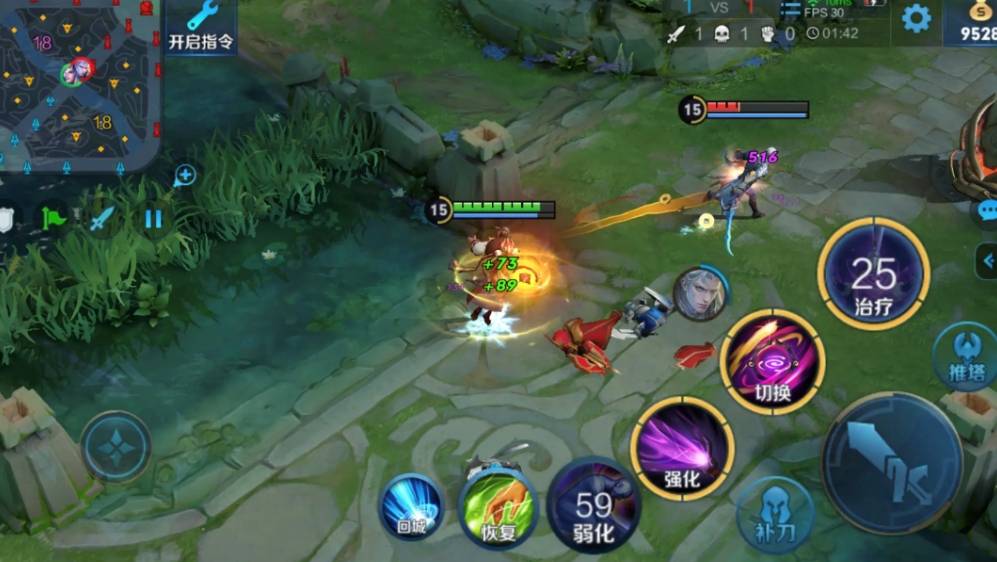Use the 治疗 heal summoner spell
Viewport: 997px width, 562px height.
873,274
